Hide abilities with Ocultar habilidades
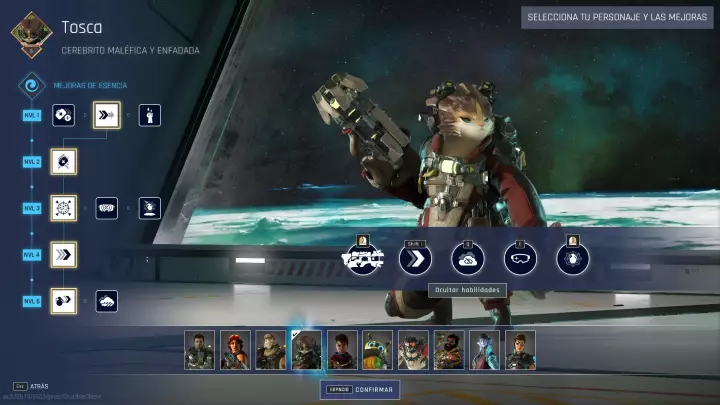 (467, 290)
